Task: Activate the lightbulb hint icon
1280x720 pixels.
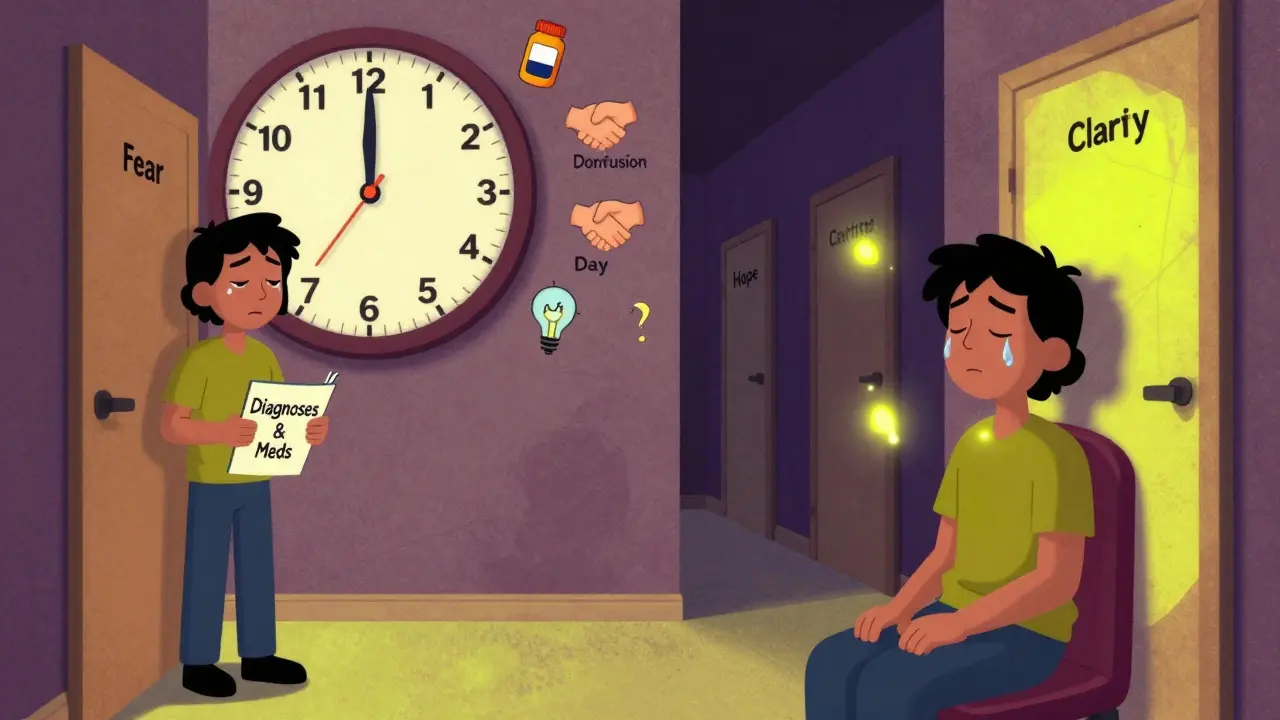Action: point(553,317)
